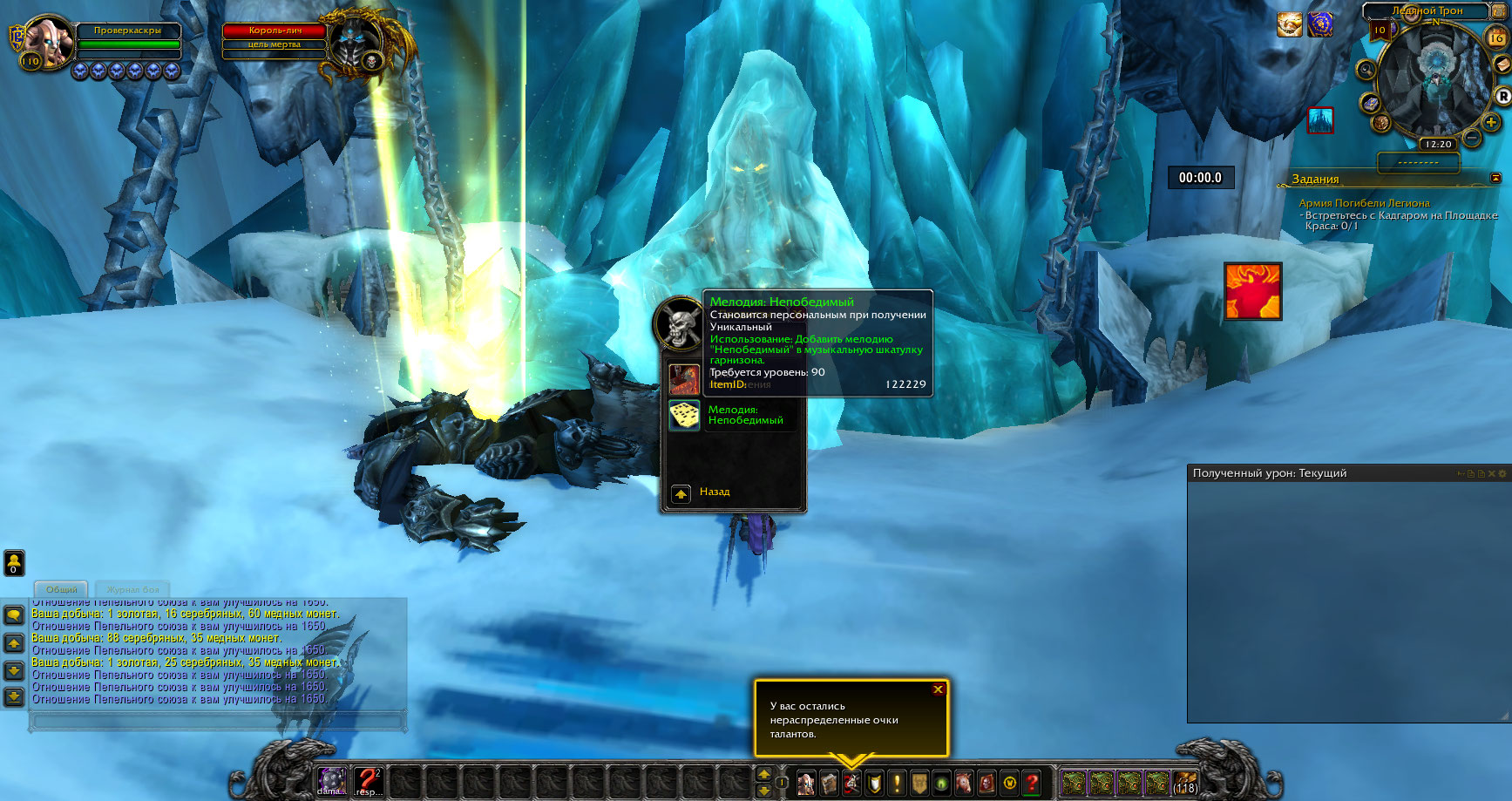Viewport: 1512px width, 801px height.
Task: Zoom in the minimap
Action: [1491, 123]
